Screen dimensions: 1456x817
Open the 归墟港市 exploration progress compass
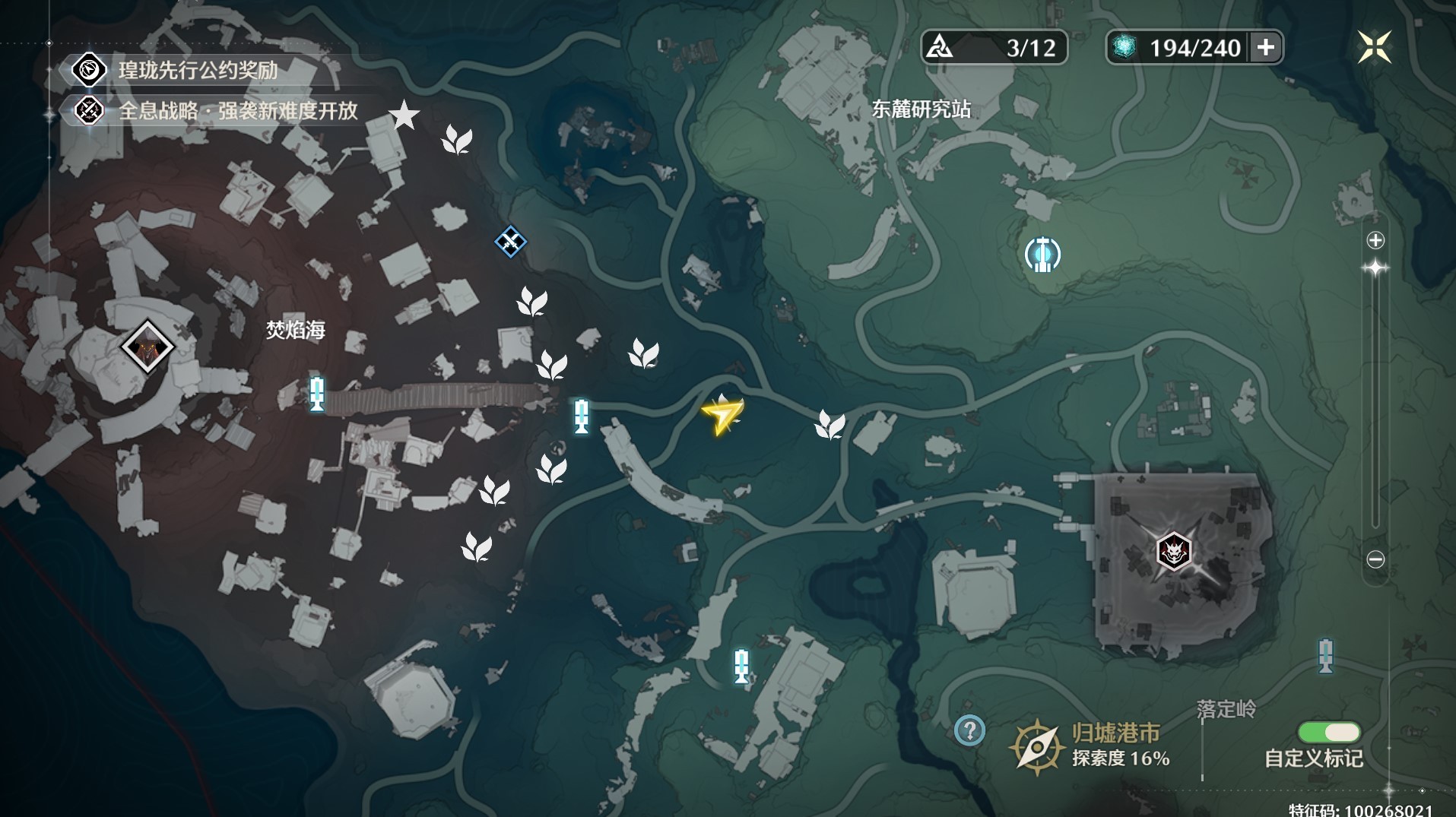click(x=1036, y=747)
